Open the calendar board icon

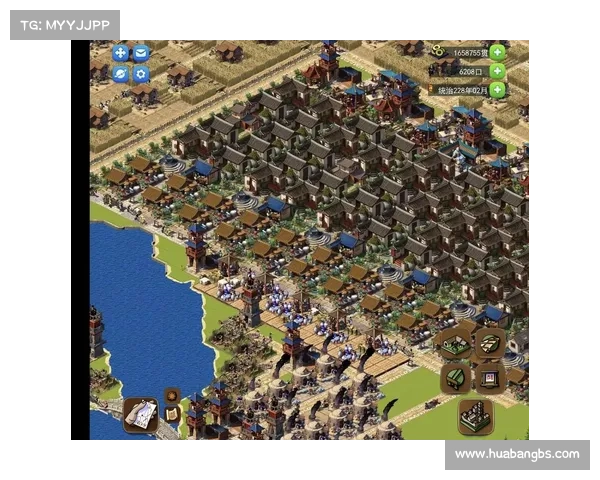coord(490,378)
